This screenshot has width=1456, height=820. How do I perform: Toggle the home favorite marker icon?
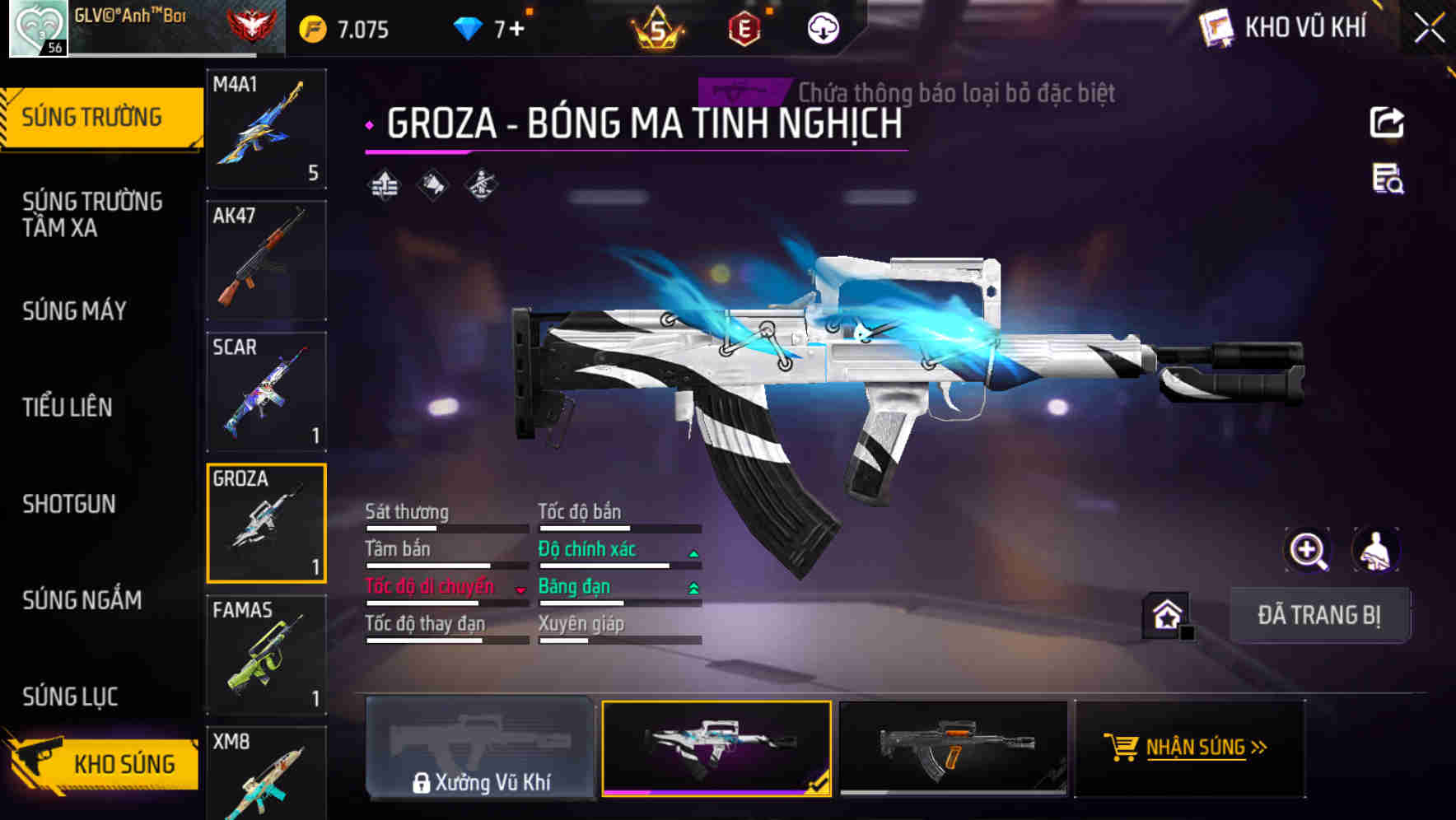click(1166, 614)
